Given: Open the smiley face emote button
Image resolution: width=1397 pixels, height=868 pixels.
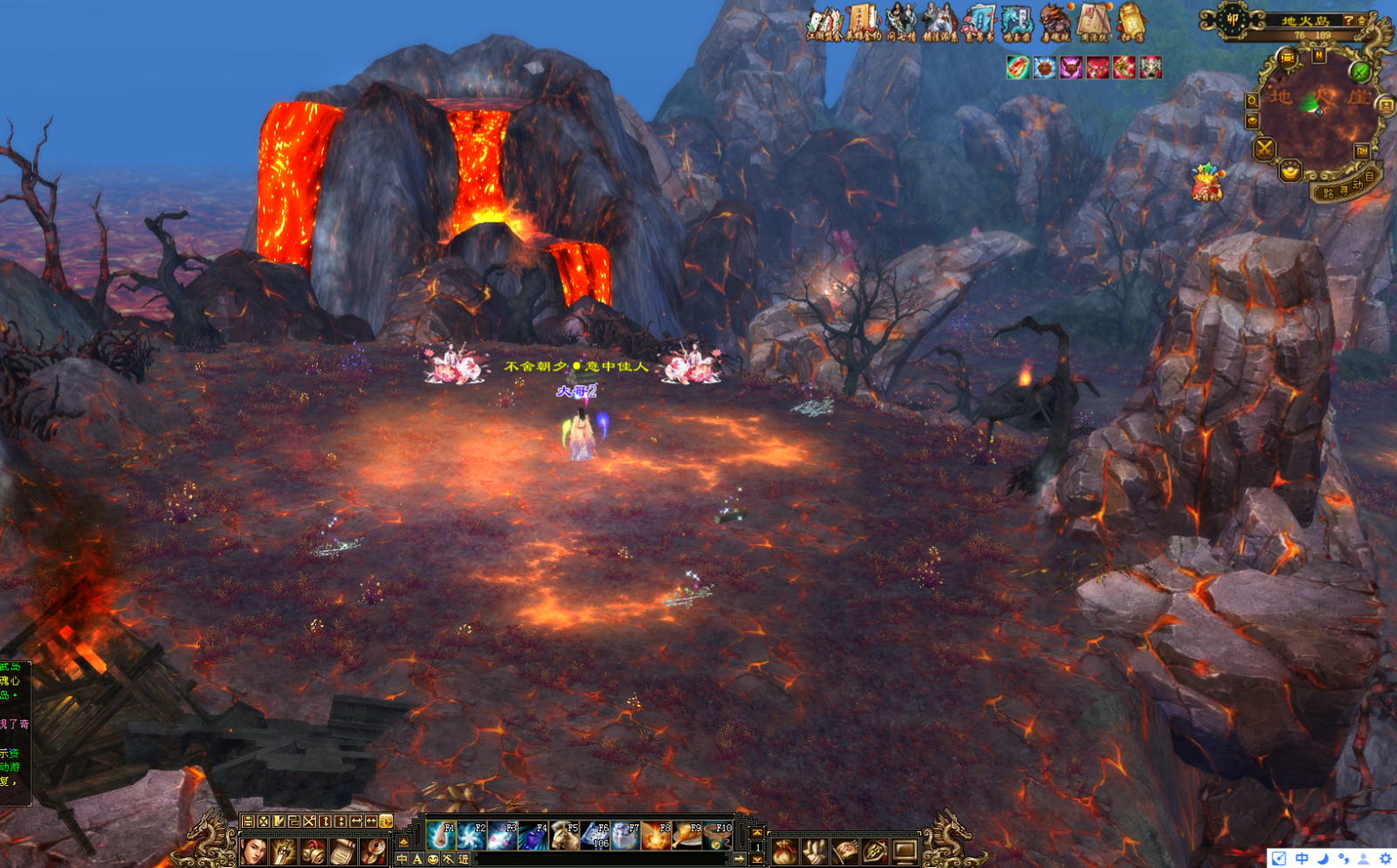Looking at the screenshot, I should [x=432, y=859].
